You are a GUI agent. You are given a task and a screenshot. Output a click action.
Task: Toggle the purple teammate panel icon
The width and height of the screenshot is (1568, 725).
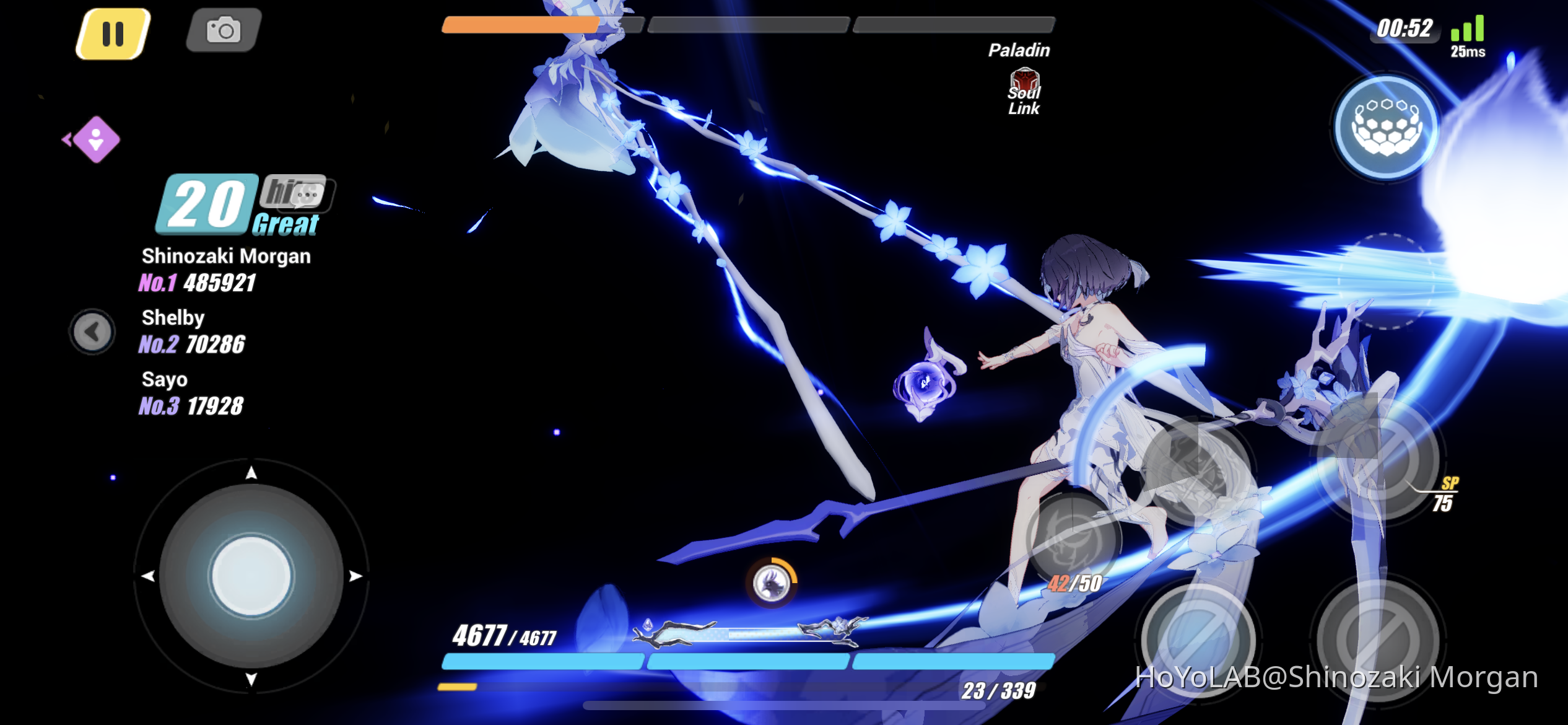click(96, 141)
